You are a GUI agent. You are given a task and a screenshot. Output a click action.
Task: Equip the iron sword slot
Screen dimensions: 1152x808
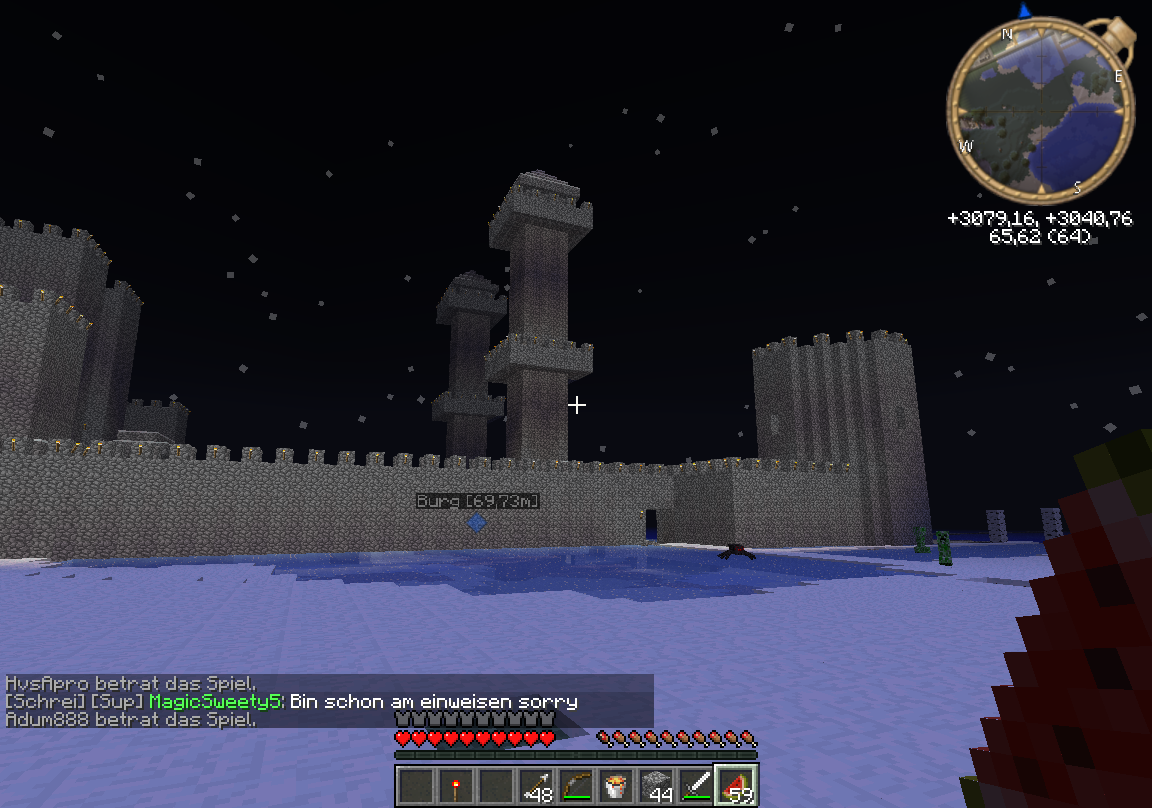(x=695, y=785)
